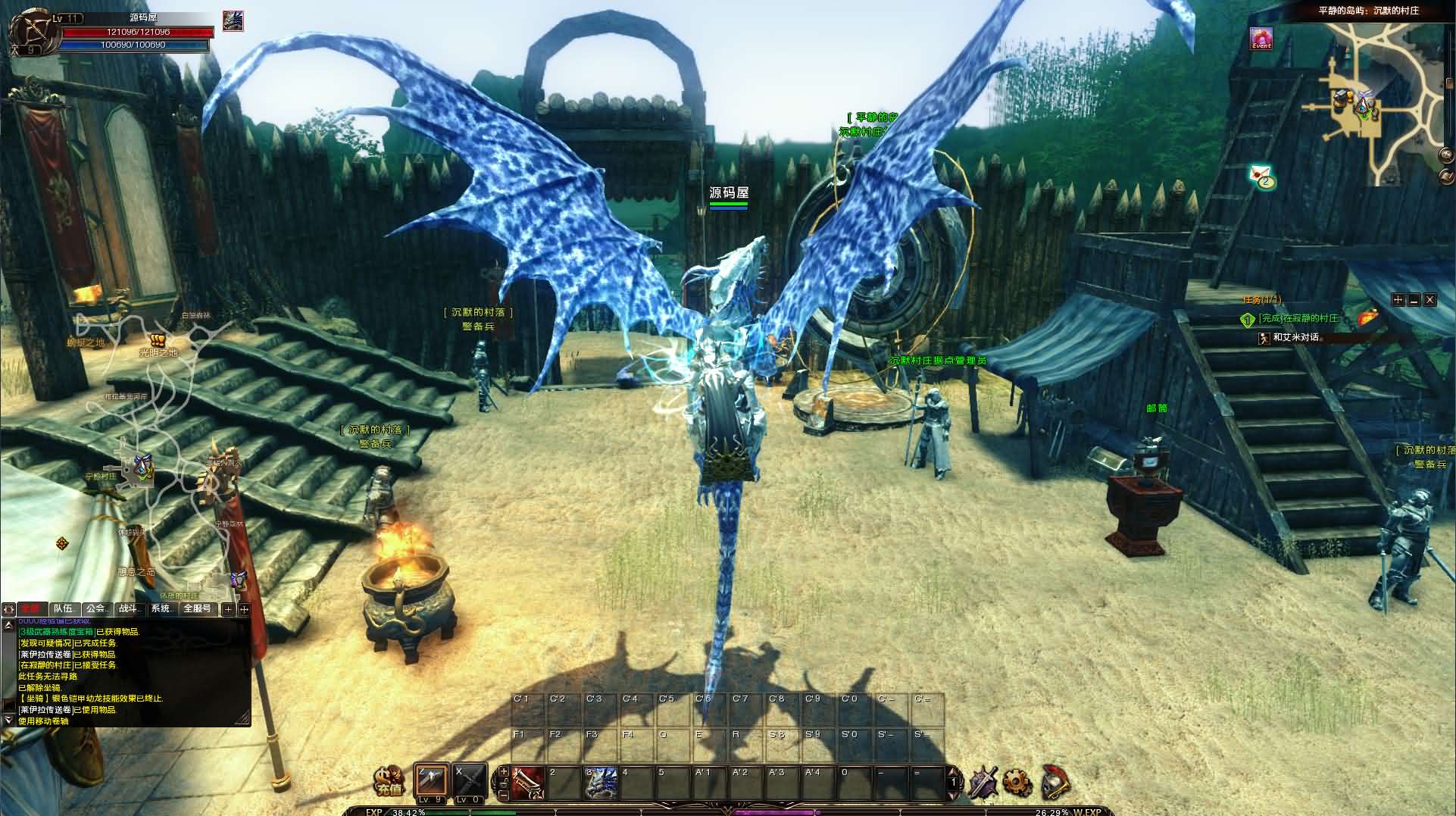Image resolution: width=1456 pixels, height=816 pixels.
Task: Click the move handle icon on the quest panel
Action: 1398,300
